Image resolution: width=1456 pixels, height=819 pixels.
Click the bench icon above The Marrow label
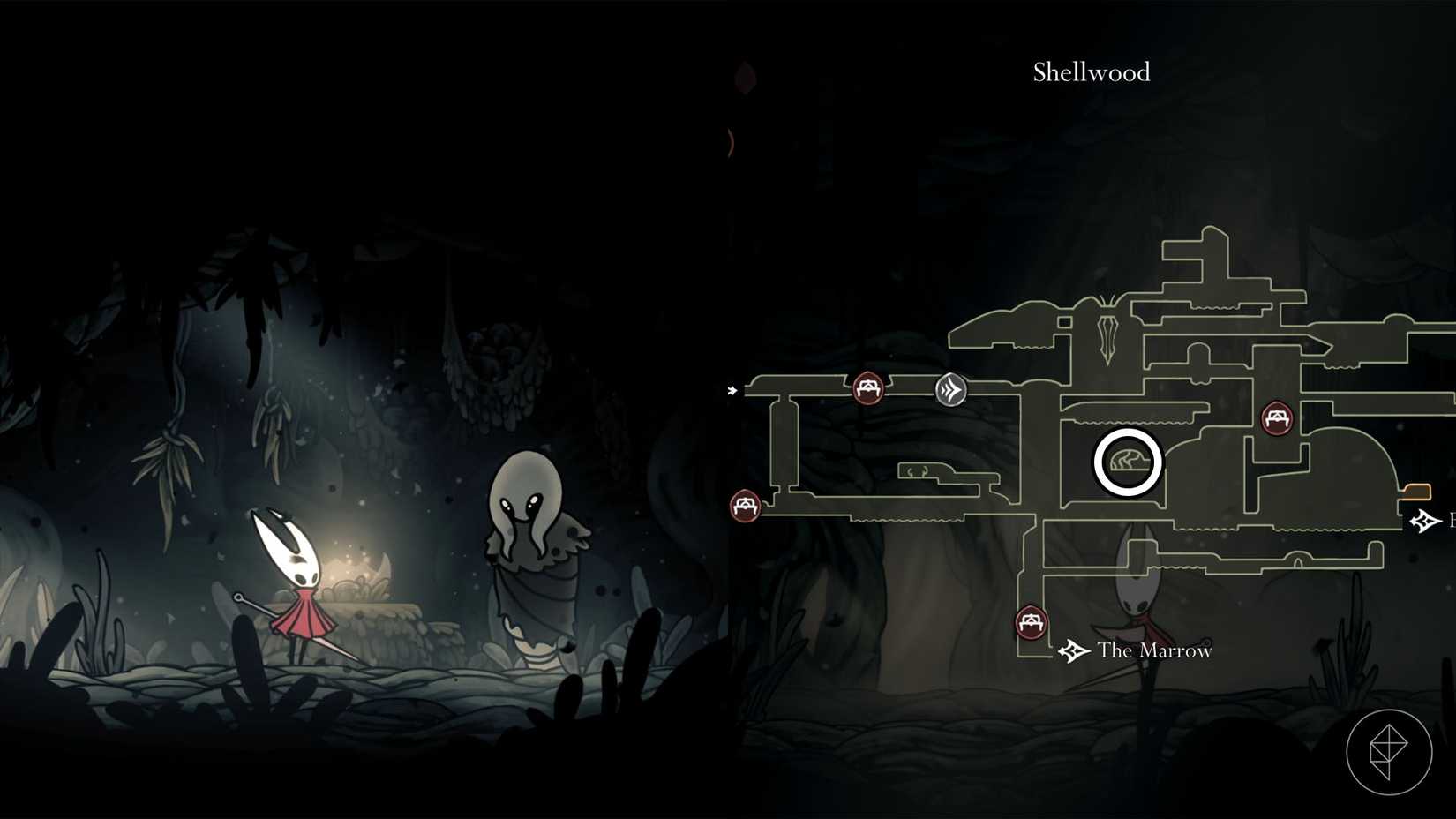tap(1030, 623)
